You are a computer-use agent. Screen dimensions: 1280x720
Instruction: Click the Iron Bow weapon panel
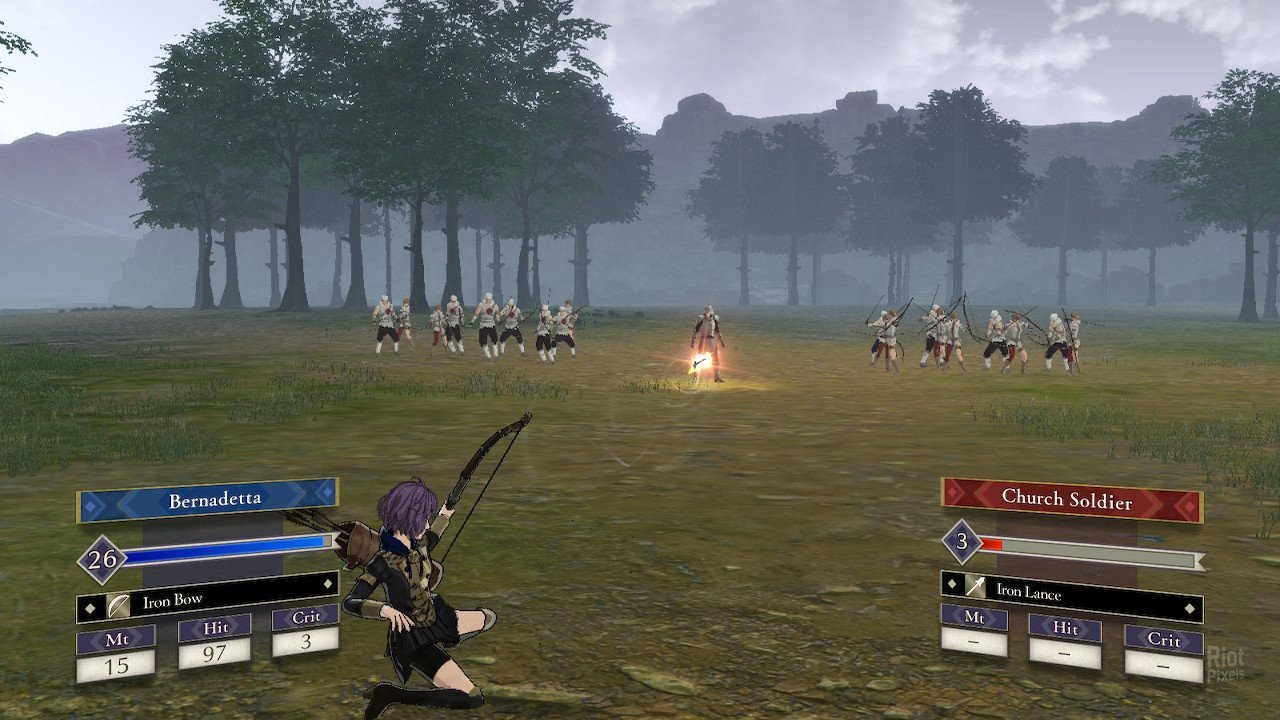coord(207,600)
